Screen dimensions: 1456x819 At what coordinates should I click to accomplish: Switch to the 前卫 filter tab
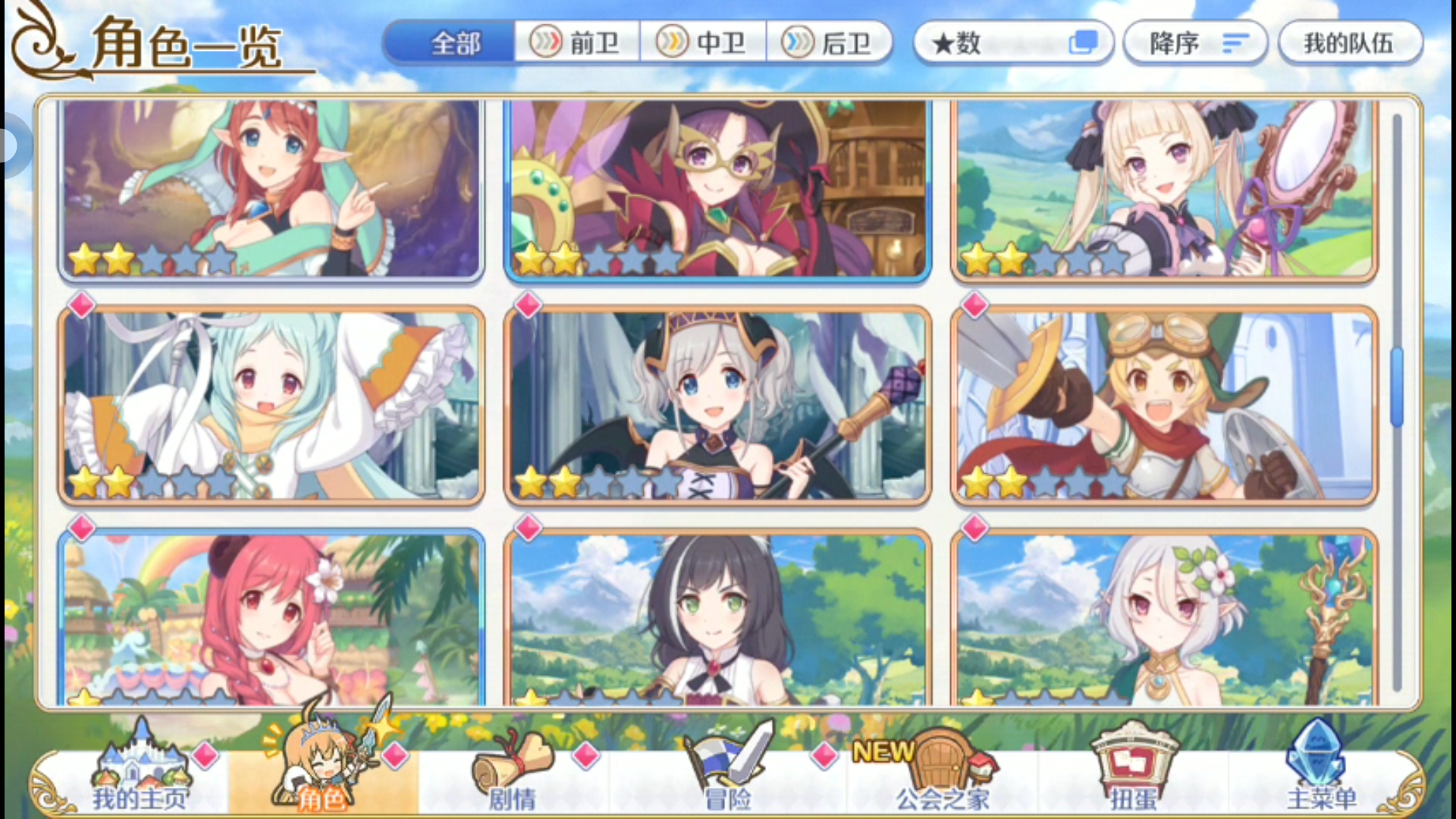578,42
